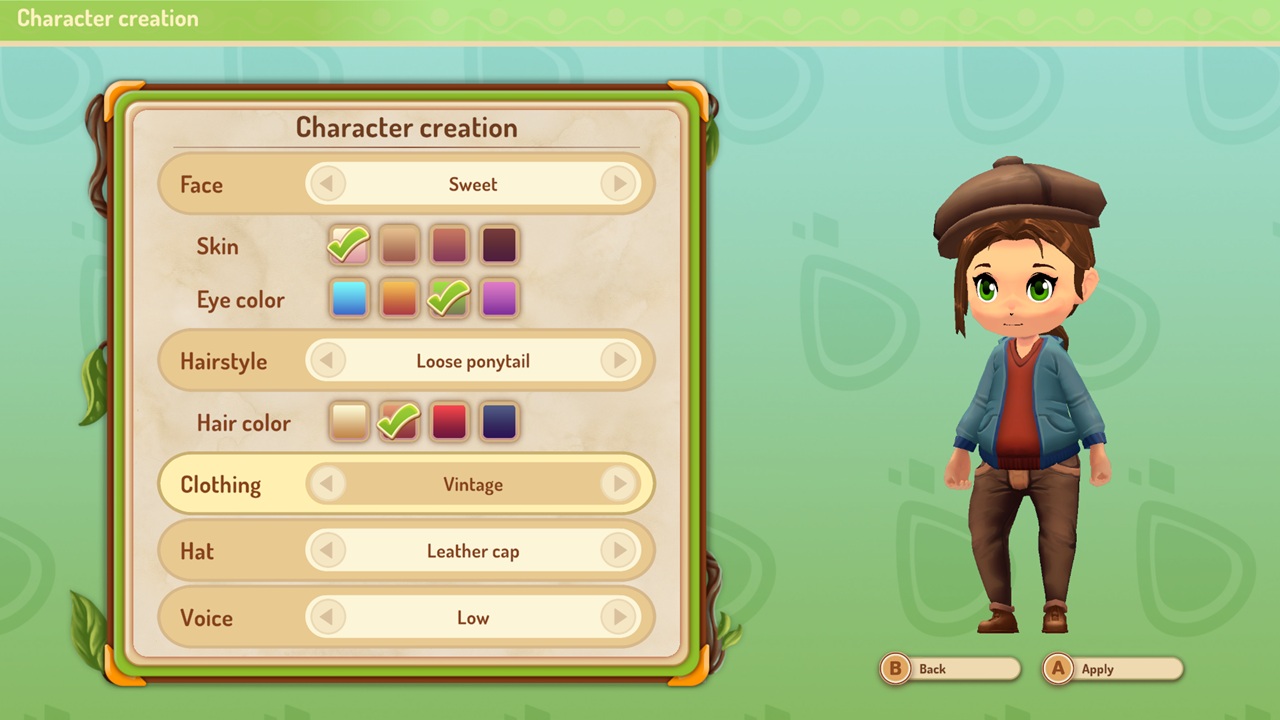The image size is (1280, 720).
Task: View the previous Clothing outfit
Action: [328, 484]
